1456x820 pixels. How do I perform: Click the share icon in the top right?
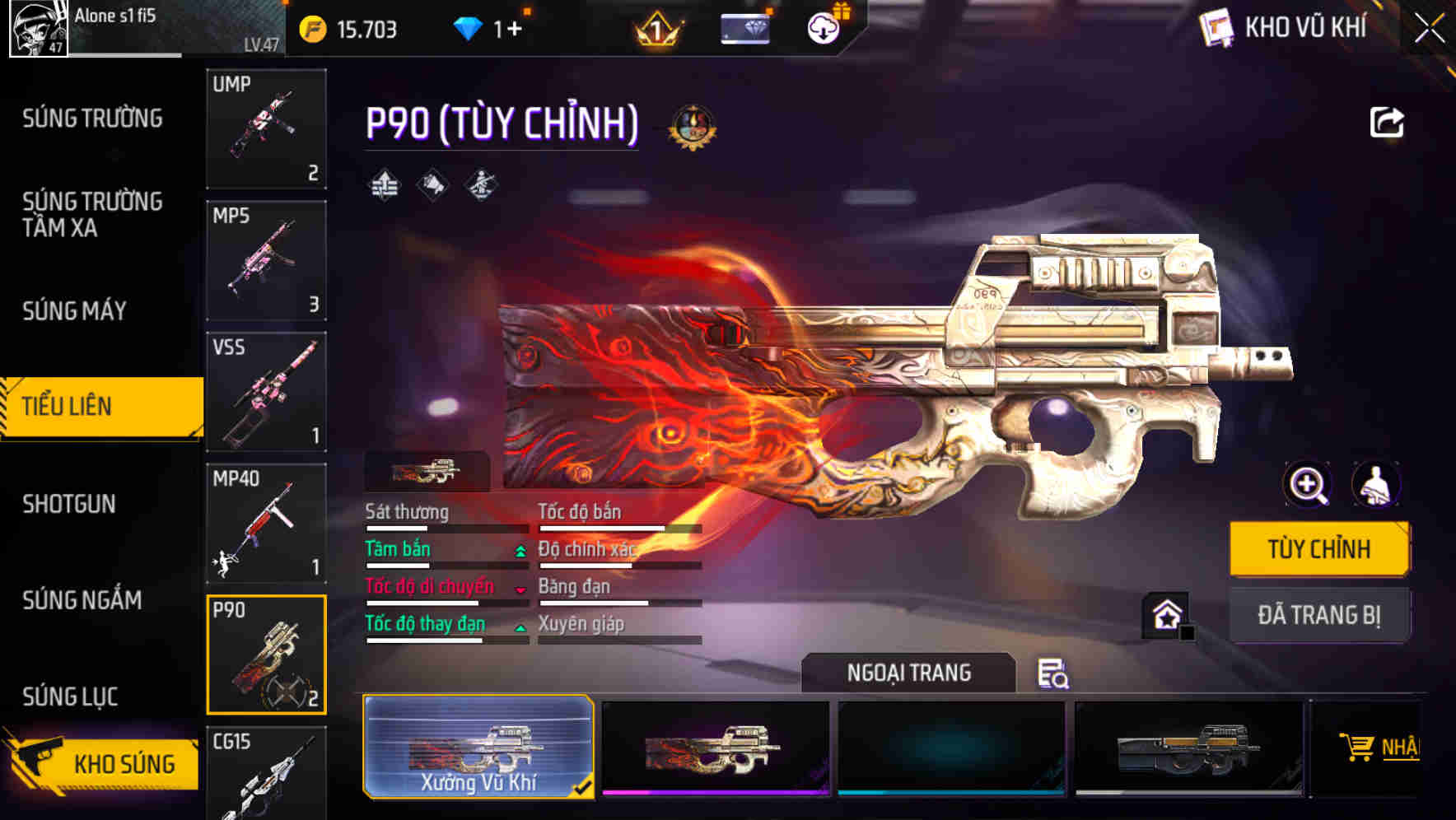click(1387, 122)
